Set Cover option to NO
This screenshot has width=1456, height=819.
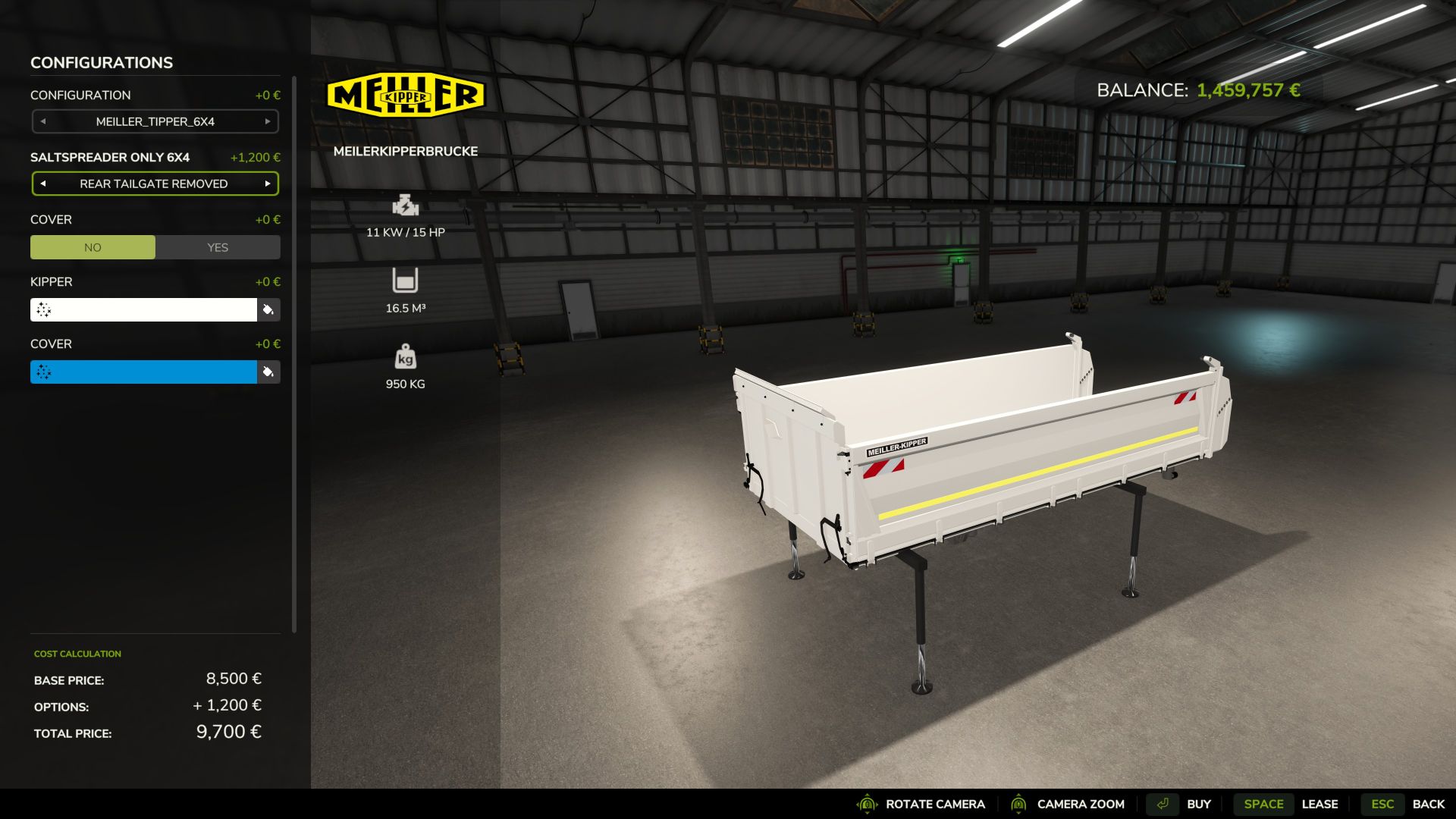coord(93,246)
